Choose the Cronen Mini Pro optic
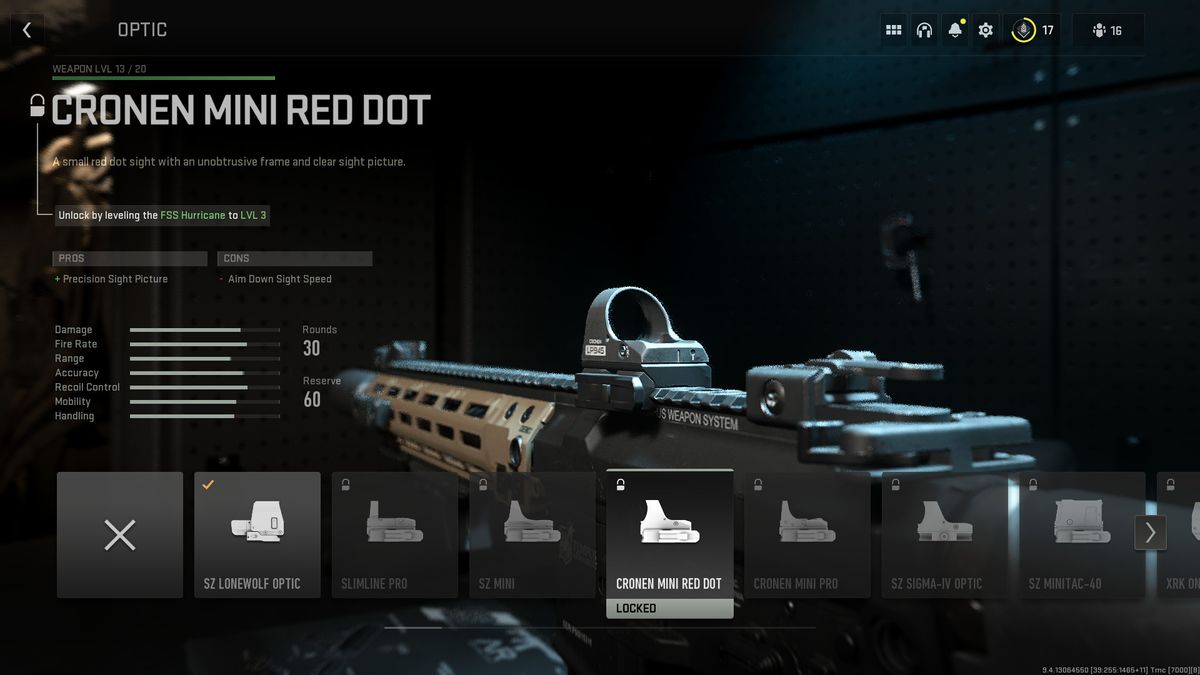Image resolution: width=1200 pixels, height=675 pixels. click(x=807, y=535)
